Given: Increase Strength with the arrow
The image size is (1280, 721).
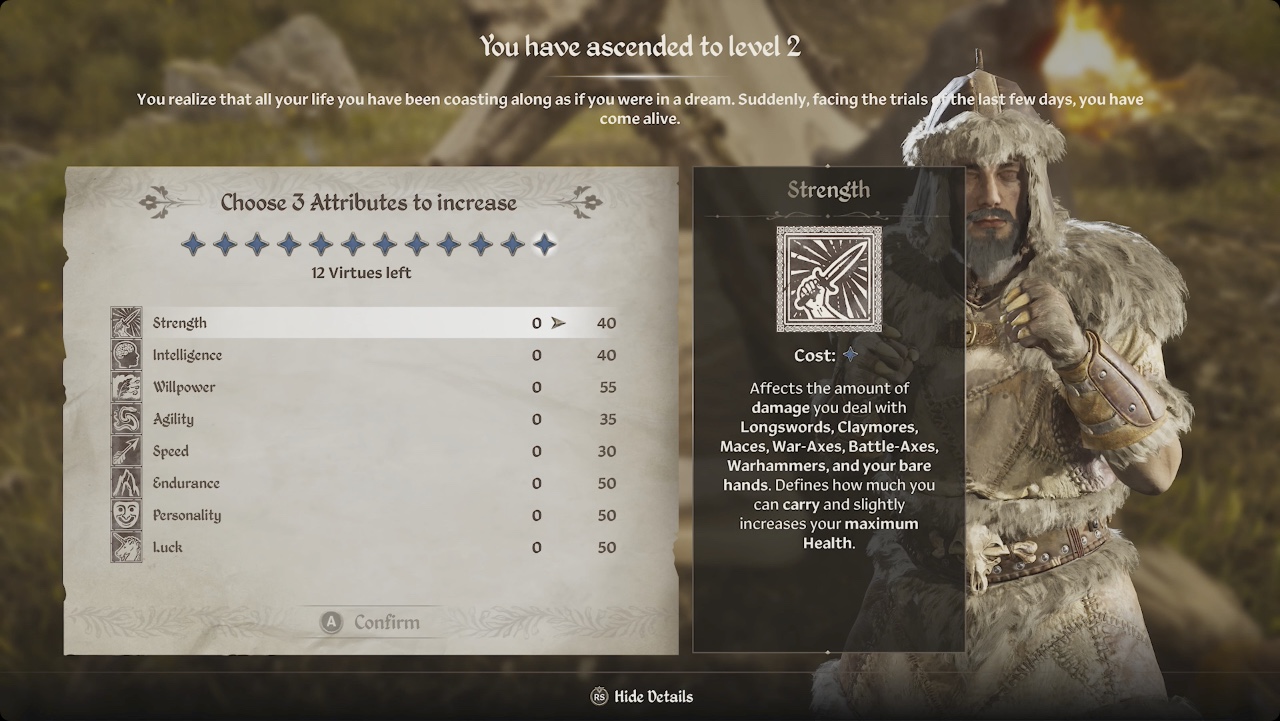Looking at the screenshot, I should [558, 323].
